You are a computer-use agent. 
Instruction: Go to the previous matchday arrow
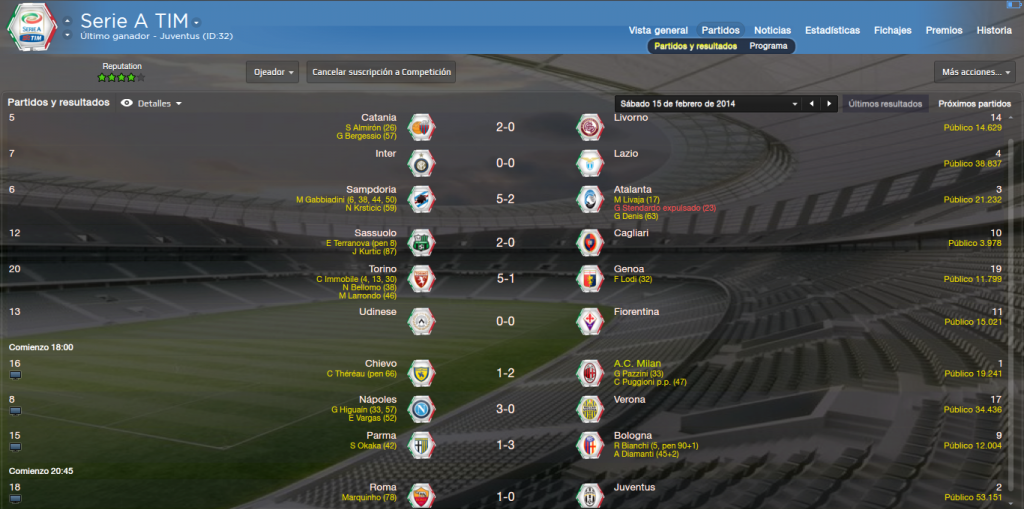point(811,104)
